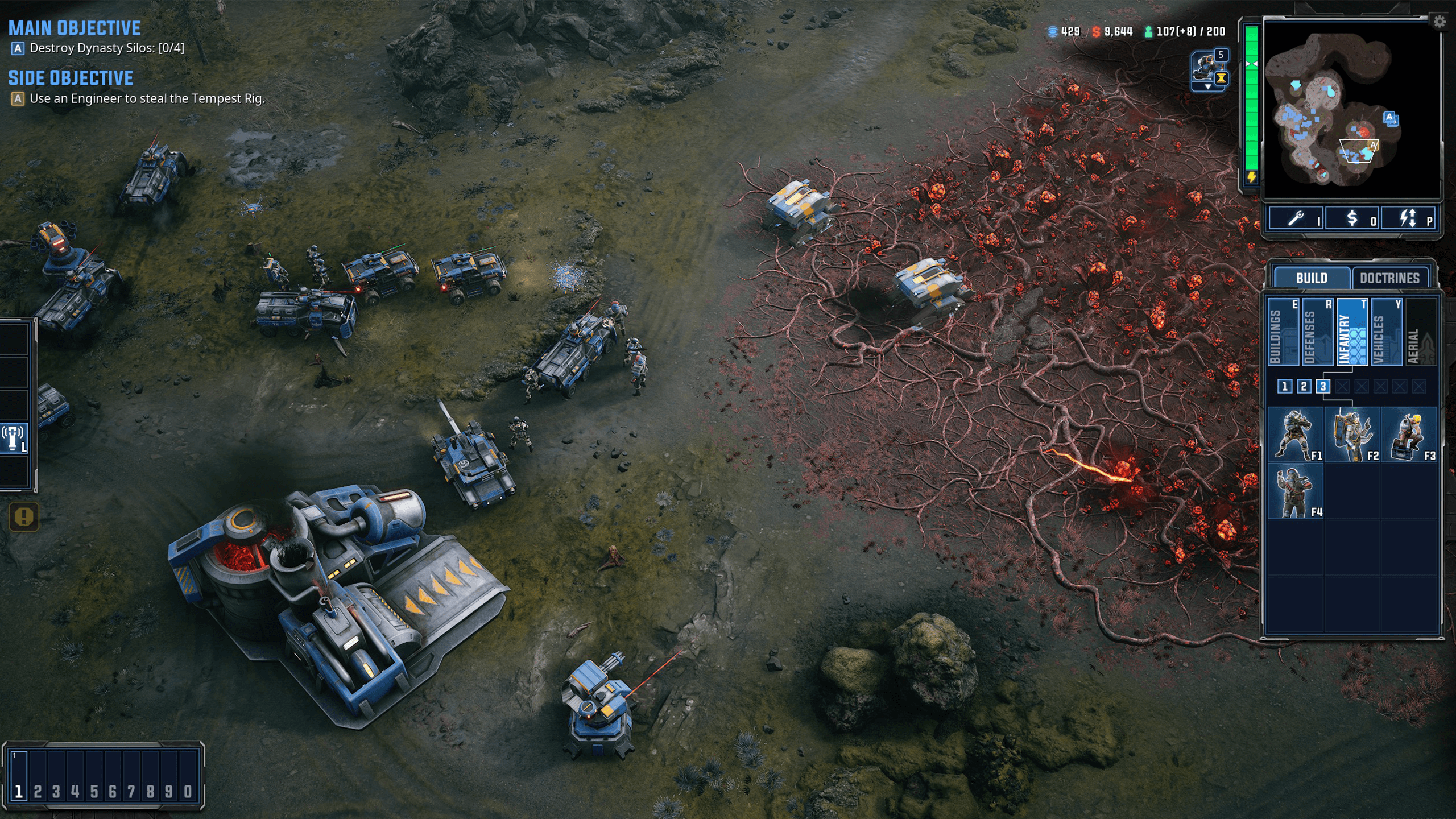Train the backpack engineer unit marked F2

(1352, 435)
